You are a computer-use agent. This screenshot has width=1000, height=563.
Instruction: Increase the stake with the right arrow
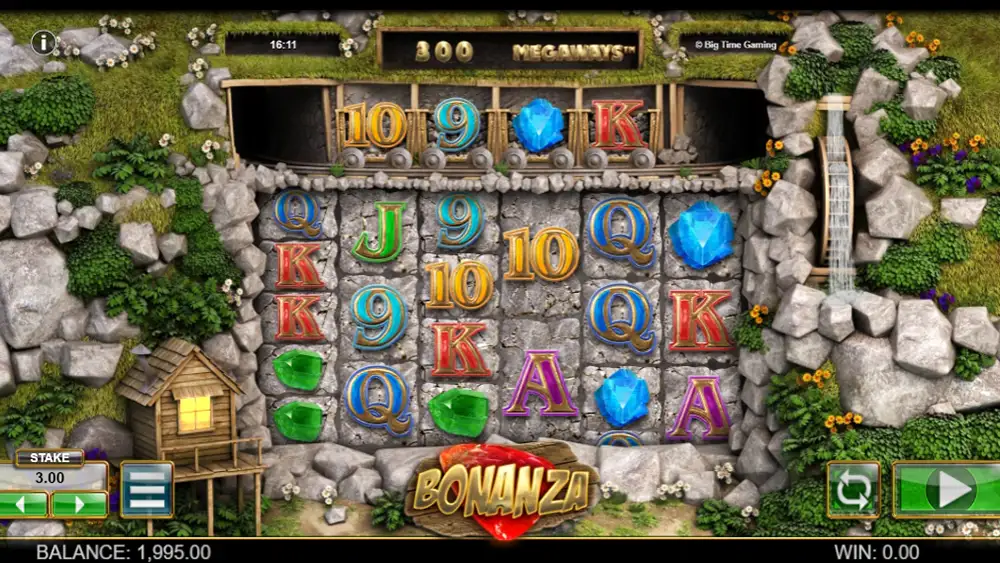79,504
